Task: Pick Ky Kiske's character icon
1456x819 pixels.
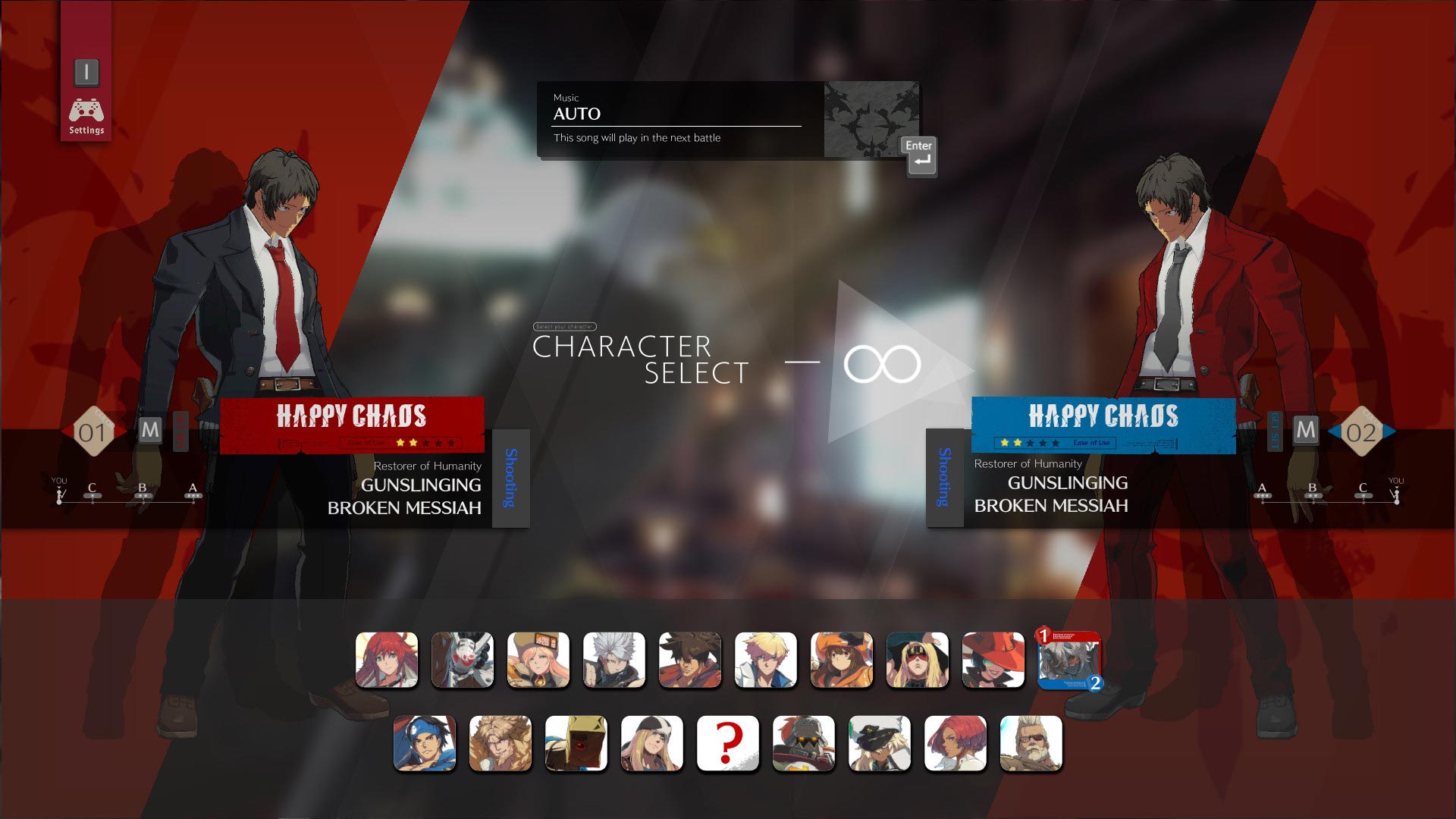Action: 766,660
